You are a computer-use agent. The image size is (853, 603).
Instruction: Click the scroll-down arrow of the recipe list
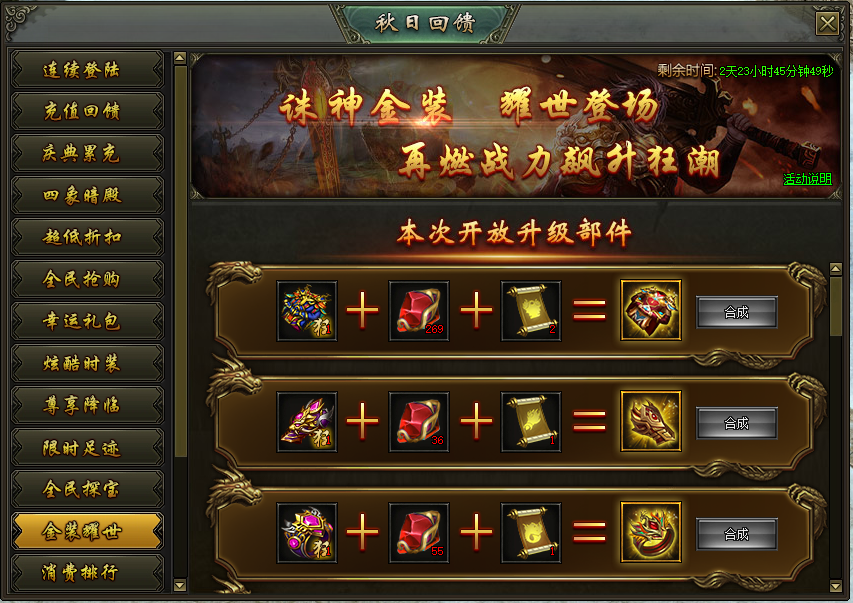coord(836,584)
